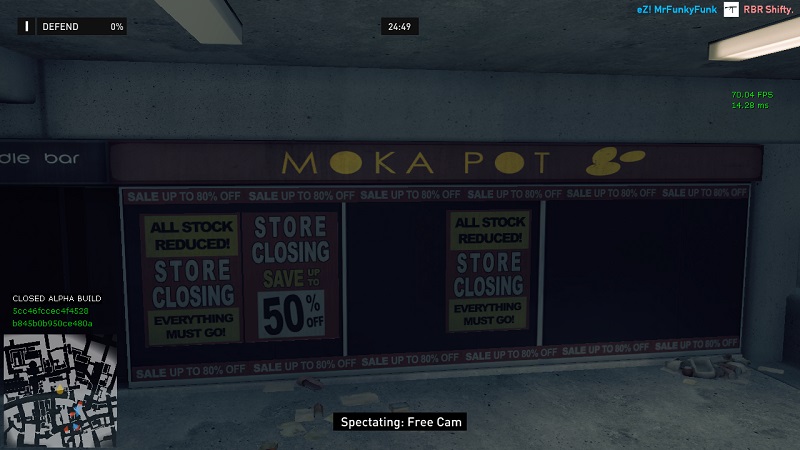Click the MrFunkyFunk kill feed entry

677,10
